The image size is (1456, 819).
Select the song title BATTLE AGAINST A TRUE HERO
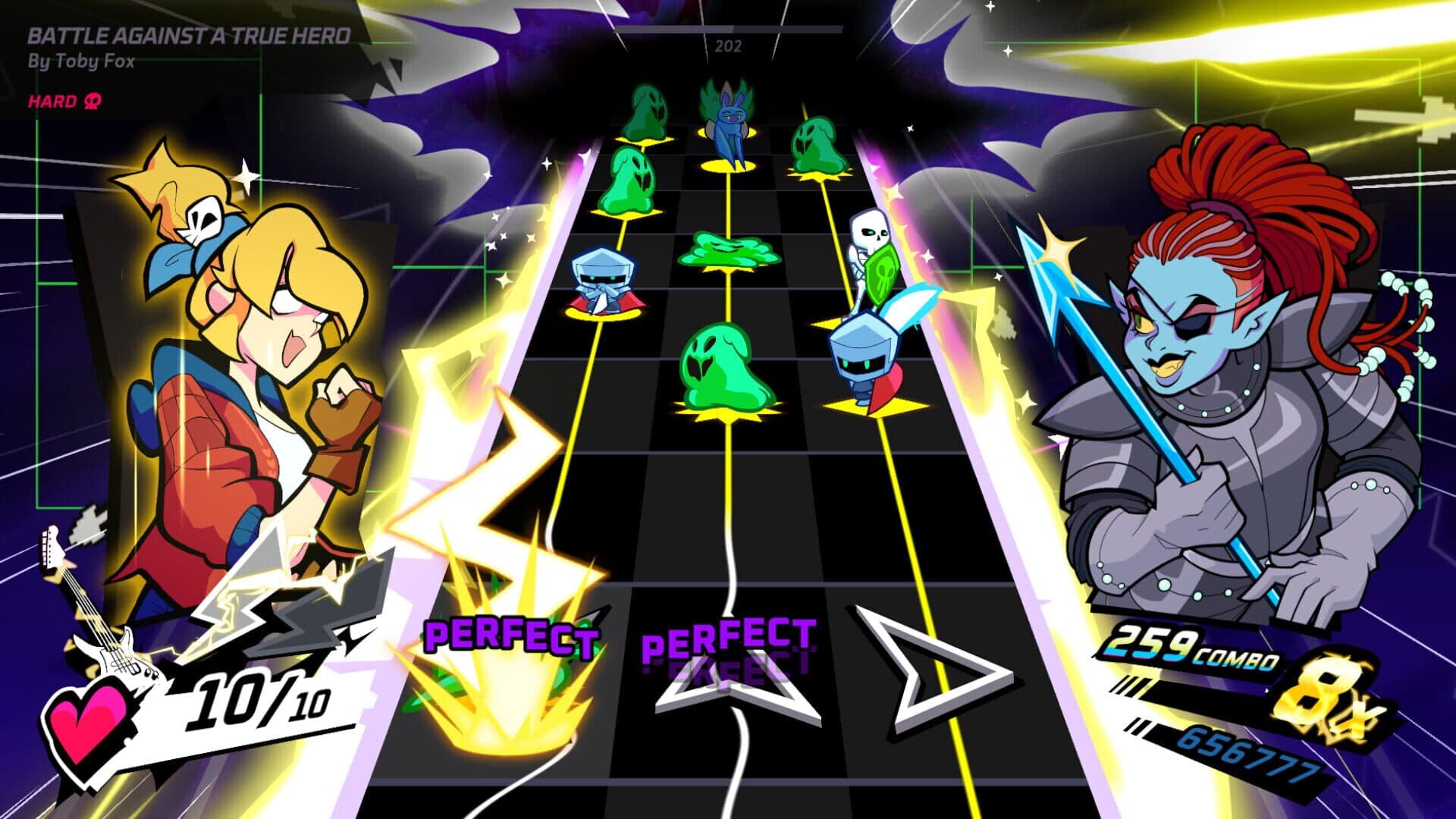click(190, 33)
